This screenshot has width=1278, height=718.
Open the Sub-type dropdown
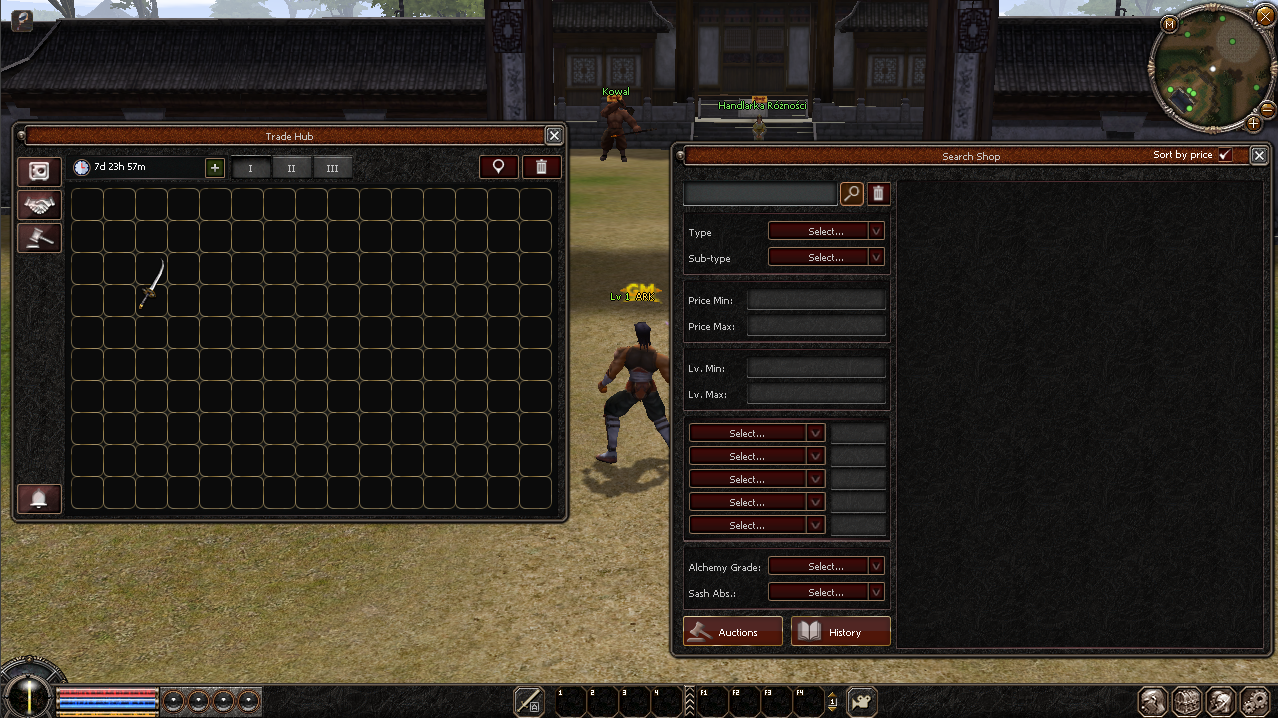tap(826, 257)
